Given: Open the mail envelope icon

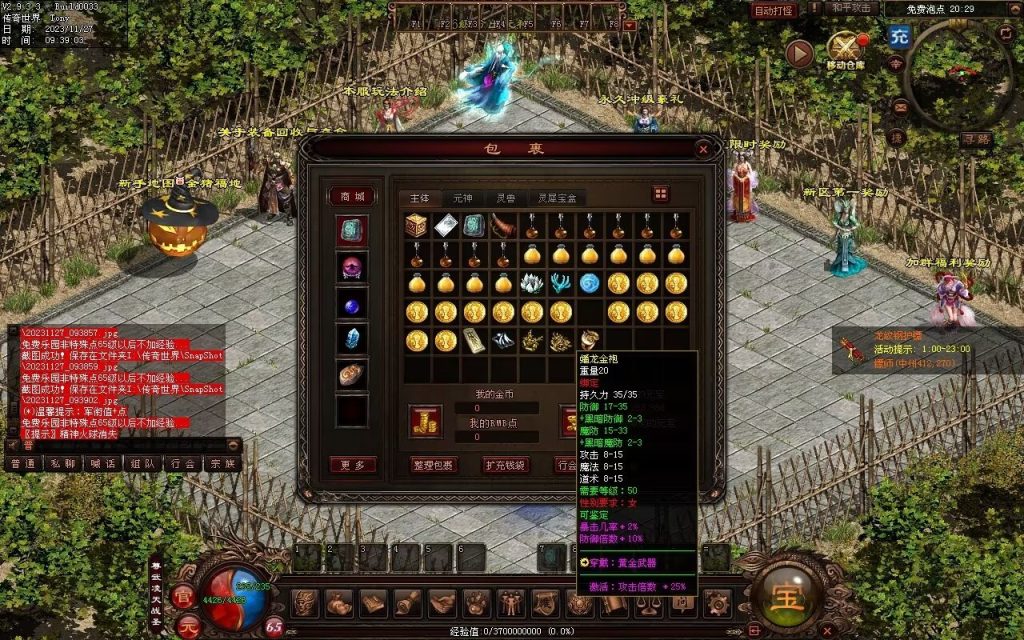Looking at the screenshot, I should tap(901, 106).
